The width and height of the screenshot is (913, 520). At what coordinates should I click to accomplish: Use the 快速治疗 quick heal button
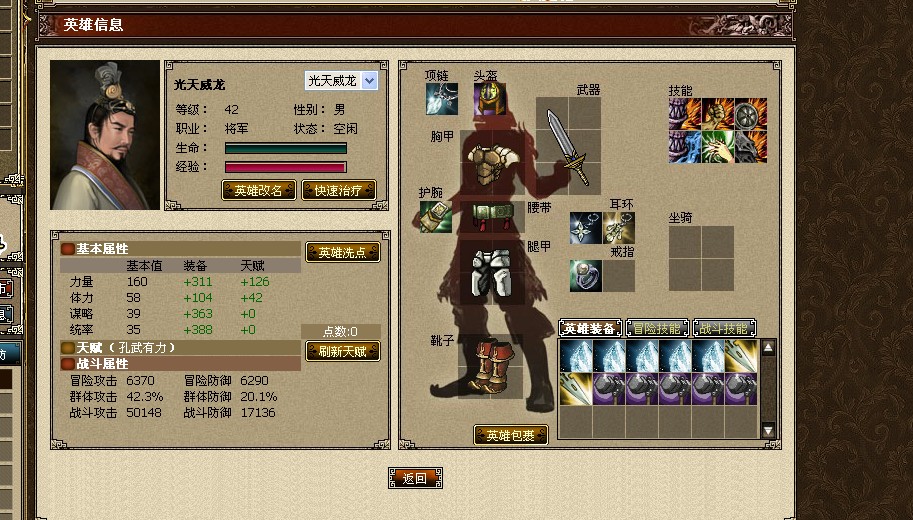(x=338, y=190)
